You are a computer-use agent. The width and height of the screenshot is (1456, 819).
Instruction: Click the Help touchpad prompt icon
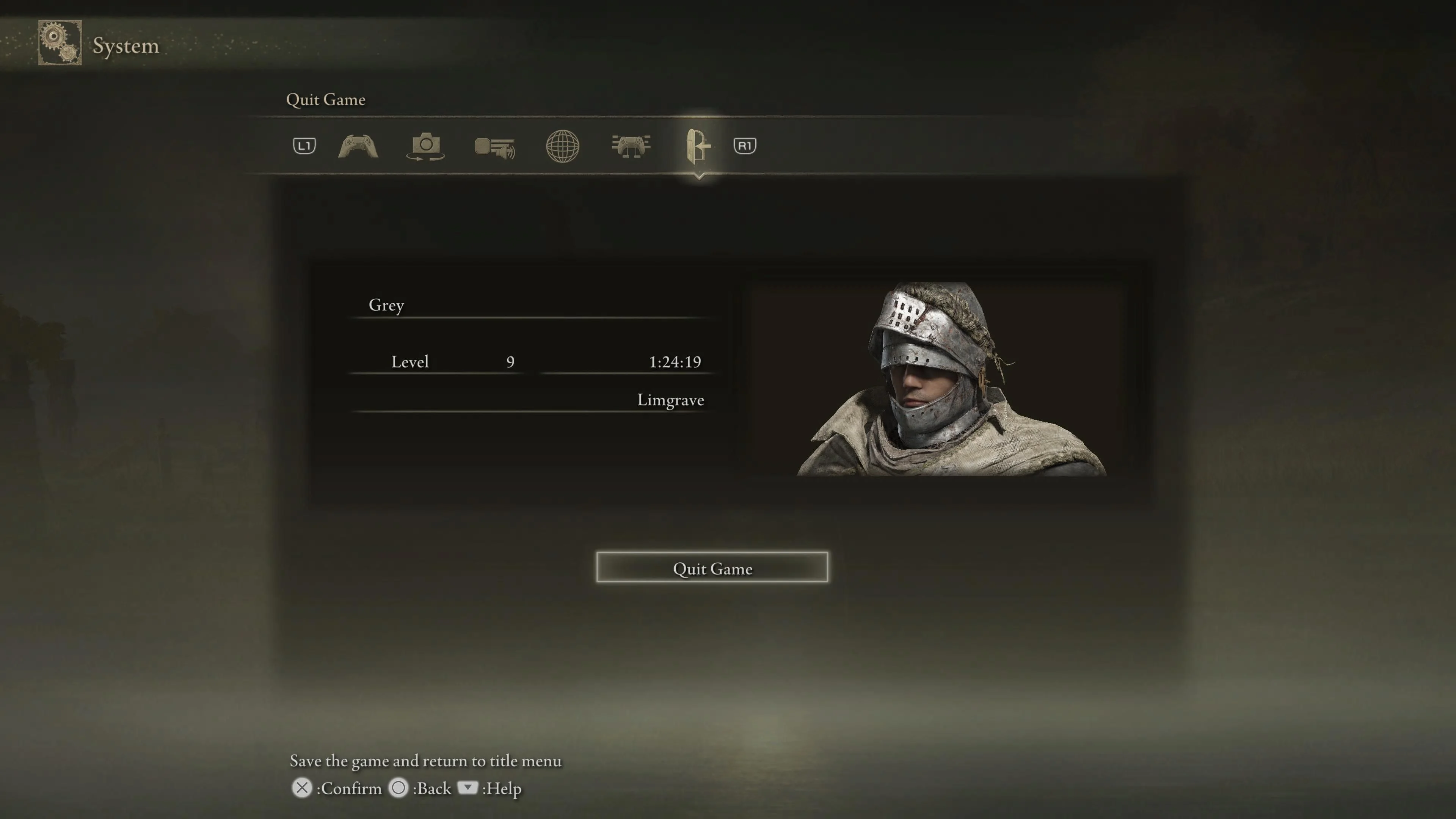468,788
